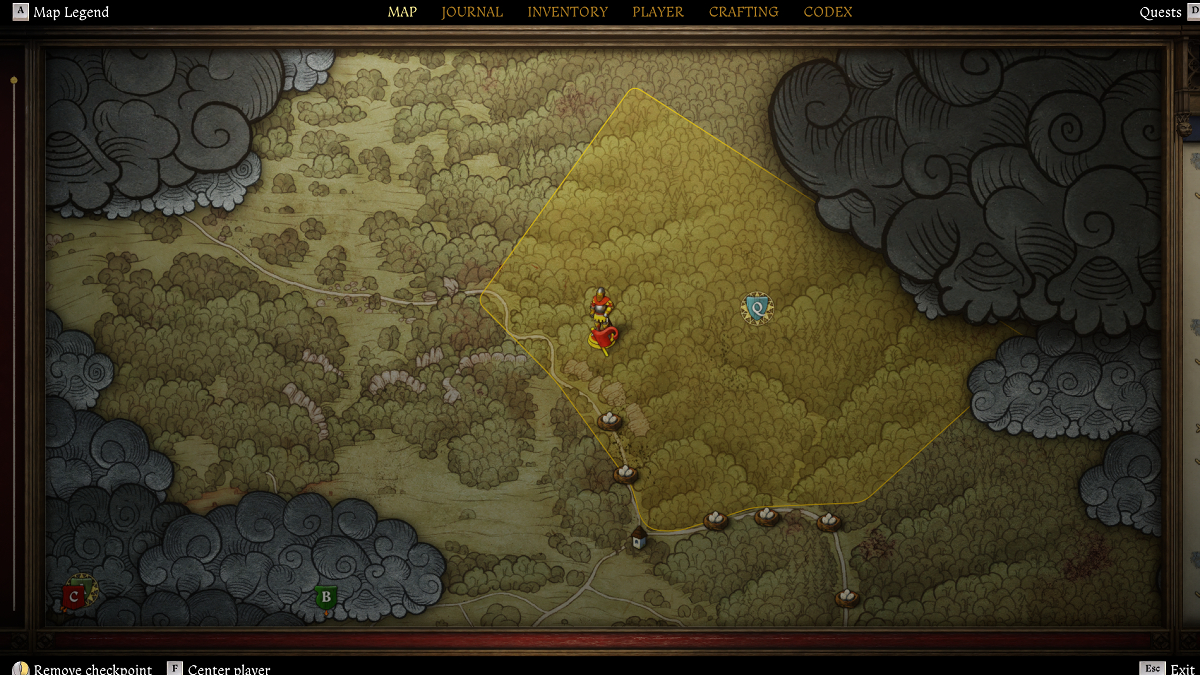Select the red C shield marker

tap(73, 596)
